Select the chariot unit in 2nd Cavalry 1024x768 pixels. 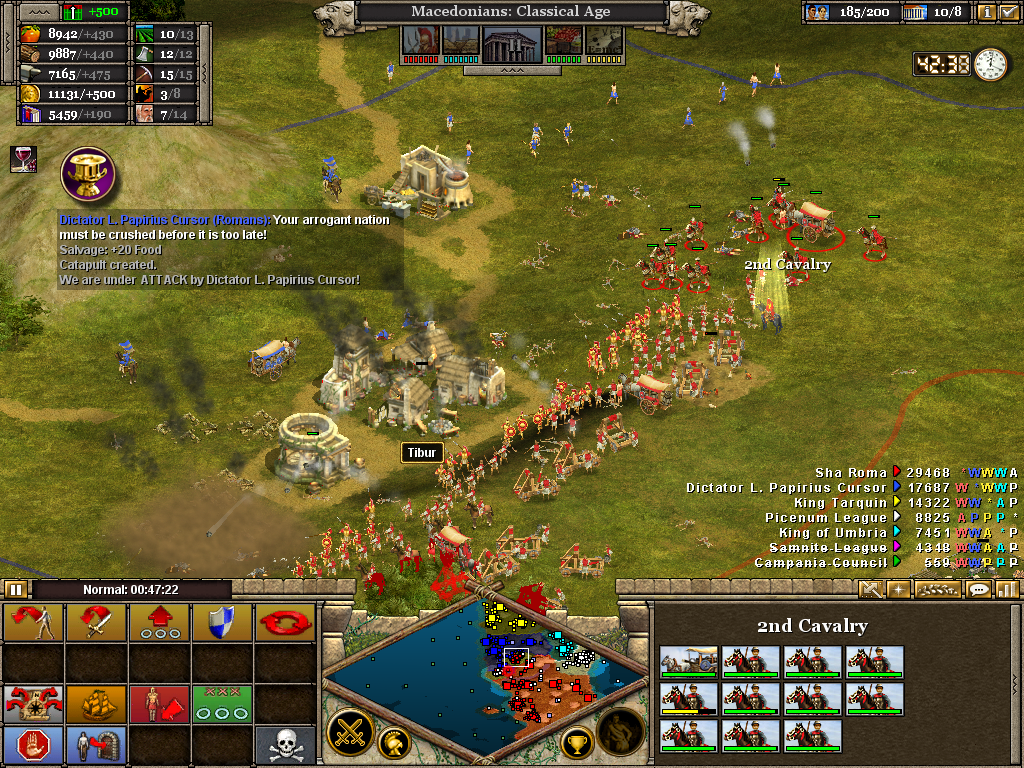688,662
